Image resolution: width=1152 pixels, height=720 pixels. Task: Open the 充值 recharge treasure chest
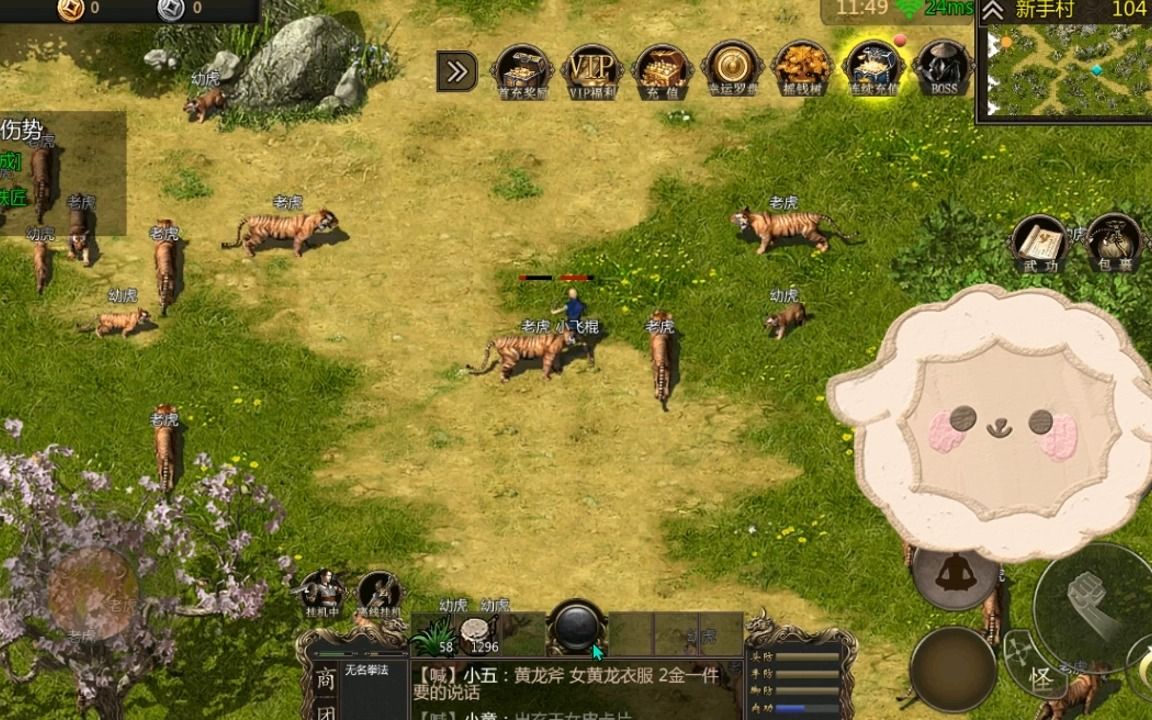[x=662, y=69]
